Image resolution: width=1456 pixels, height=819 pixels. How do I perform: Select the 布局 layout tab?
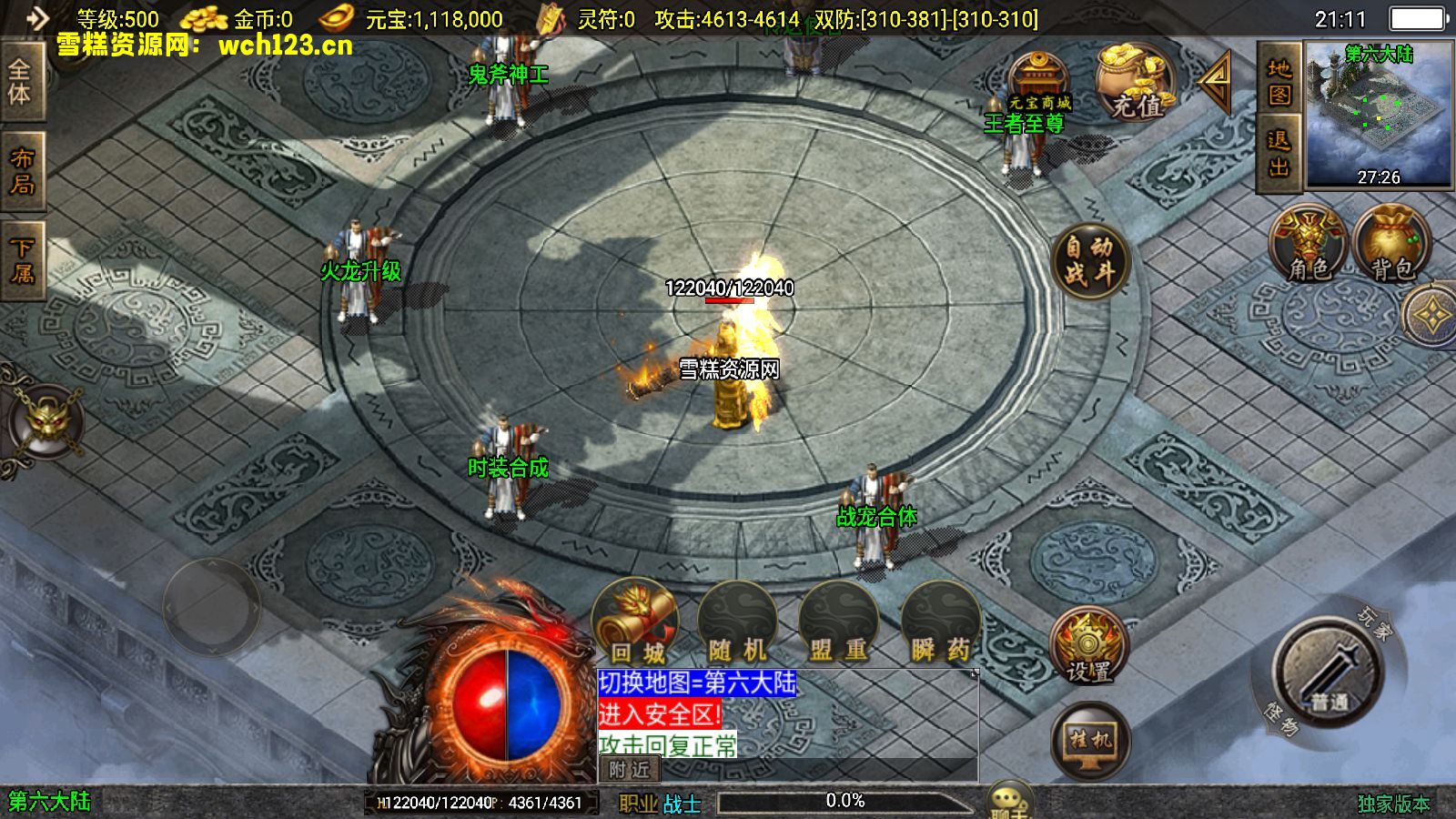[22, 171]
